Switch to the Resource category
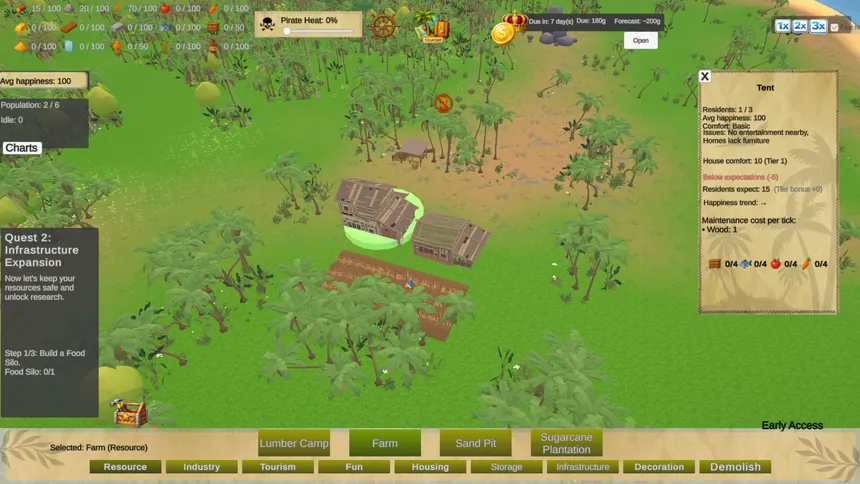The image size is (860, 484). coord(125,467)
